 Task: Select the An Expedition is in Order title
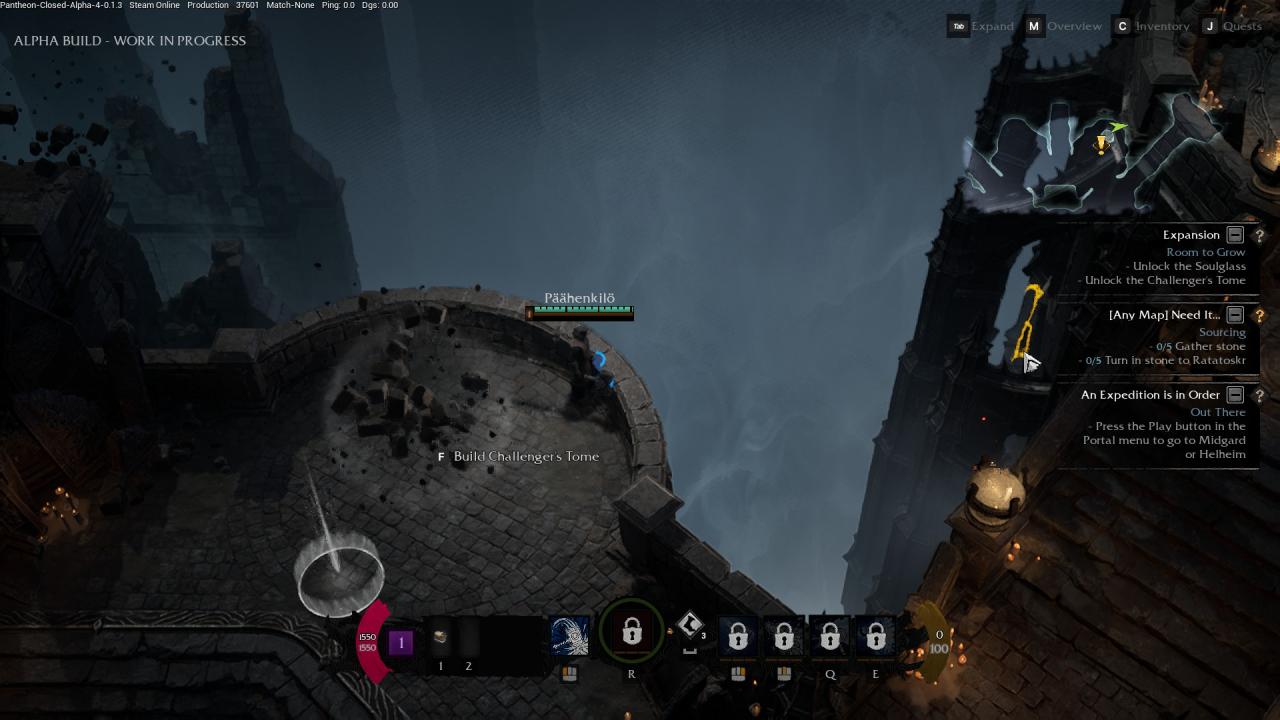[1150, 395]
